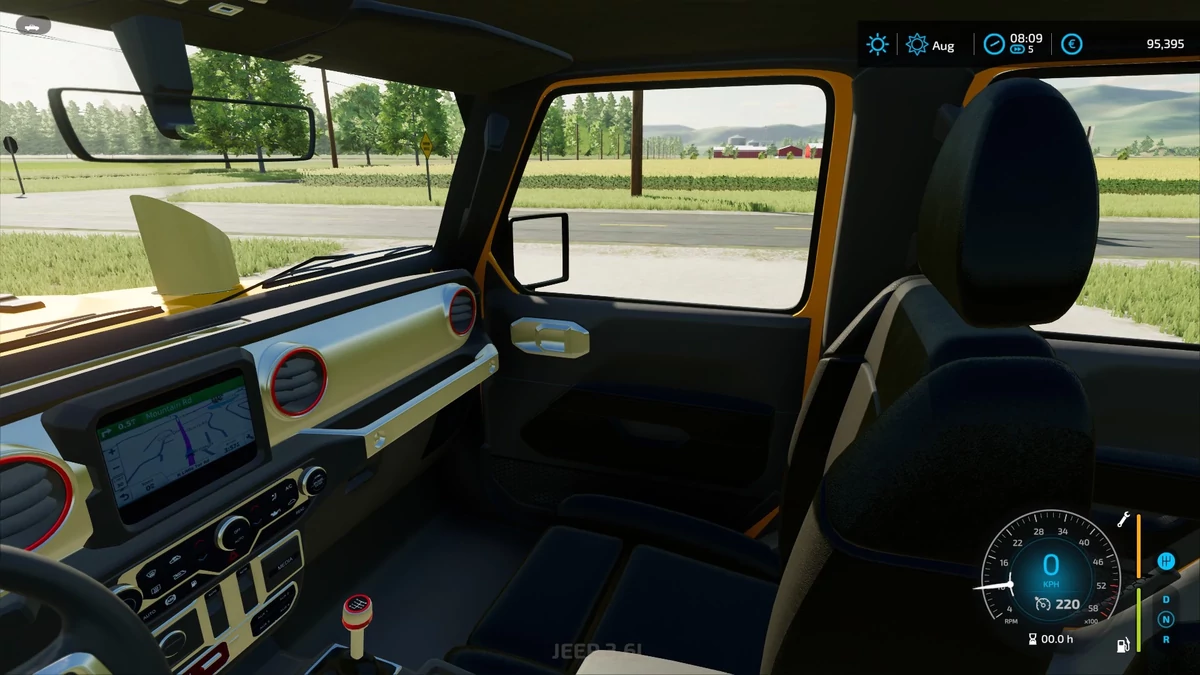The image size is (1200, 675).
Task: Select the D drive gear indicator
Action: click(1165, 600)
